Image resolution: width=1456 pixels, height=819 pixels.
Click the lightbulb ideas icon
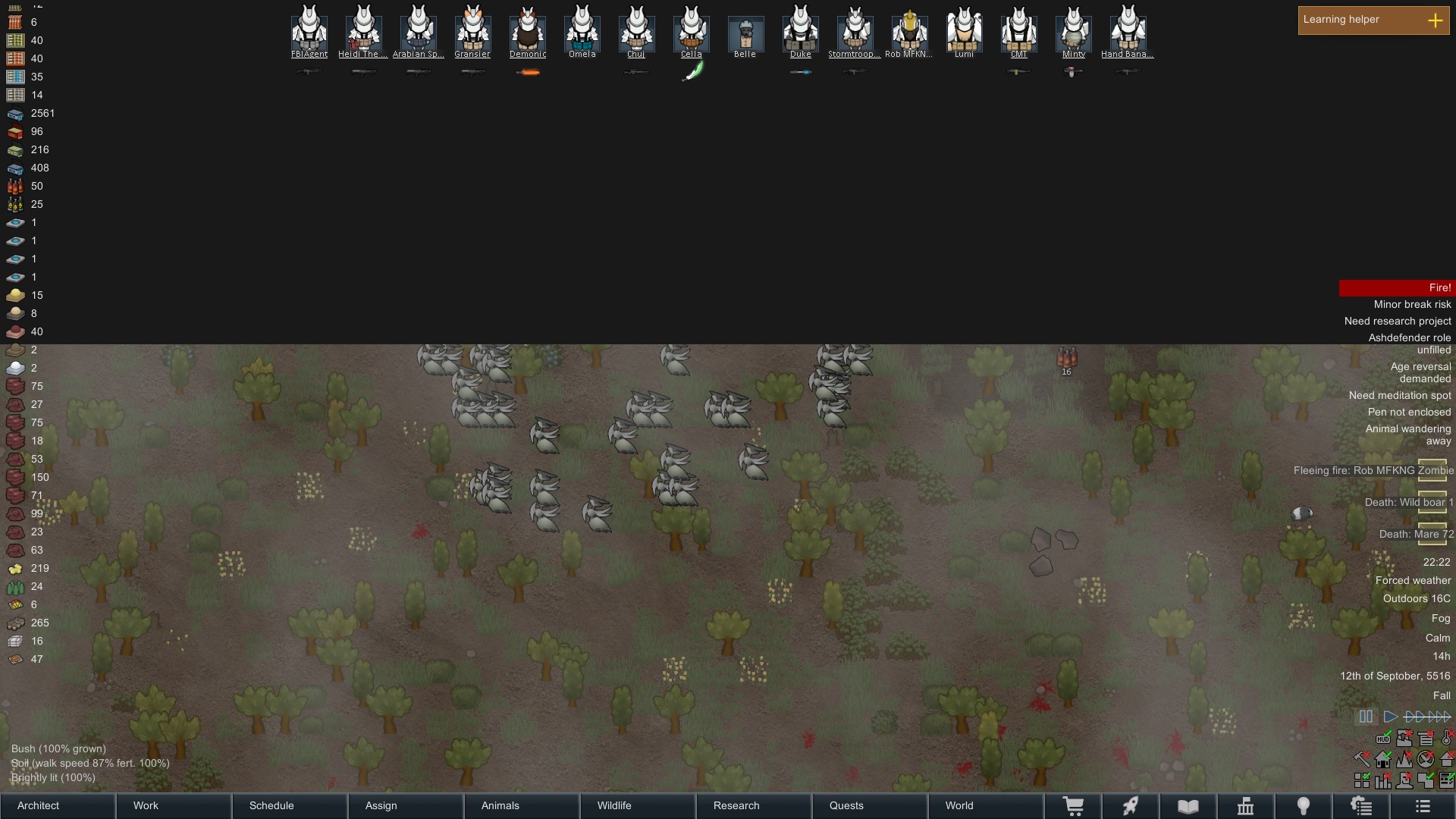(x=1302, y=806)
